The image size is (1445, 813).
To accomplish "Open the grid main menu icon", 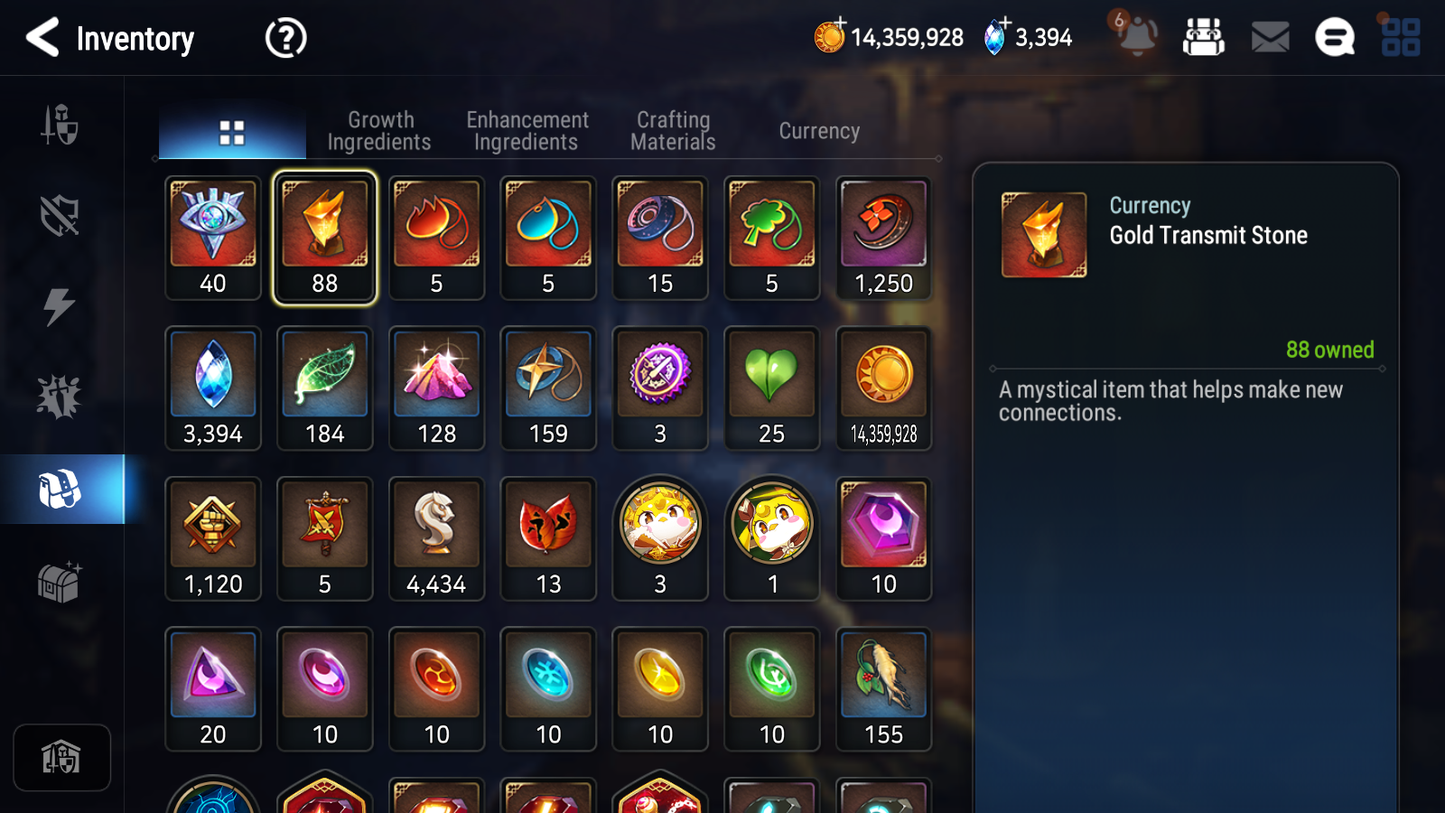I will 1400,38.
